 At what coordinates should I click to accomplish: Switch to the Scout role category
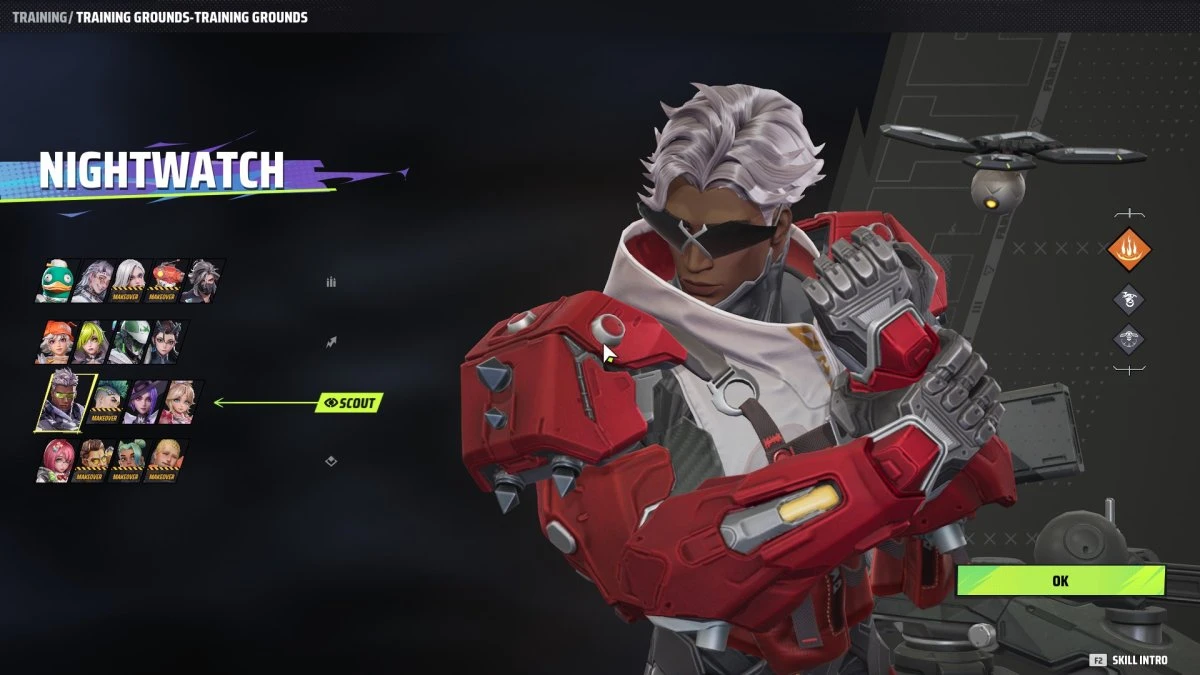click(349, 403)
